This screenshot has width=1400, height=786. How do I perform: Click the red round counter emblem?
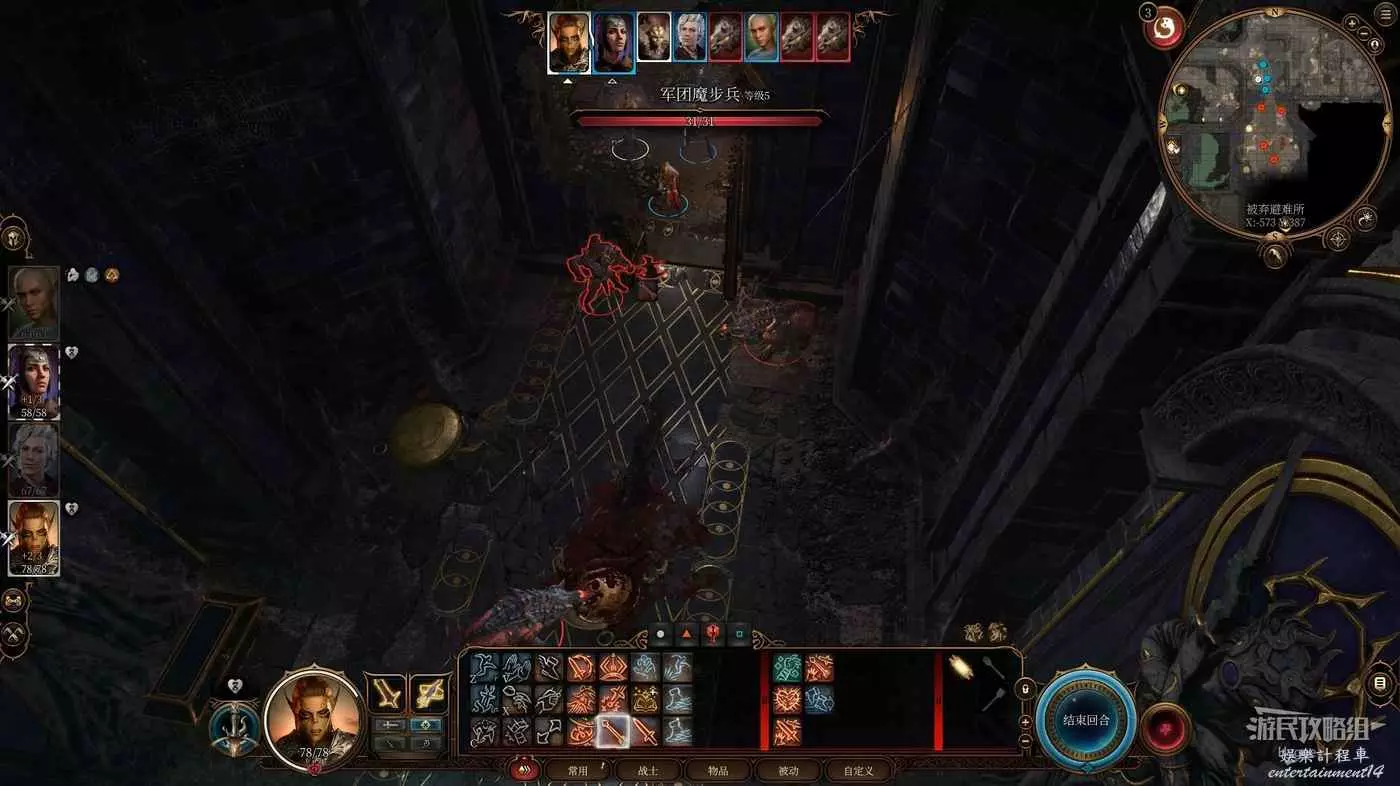pos(1164,28)
